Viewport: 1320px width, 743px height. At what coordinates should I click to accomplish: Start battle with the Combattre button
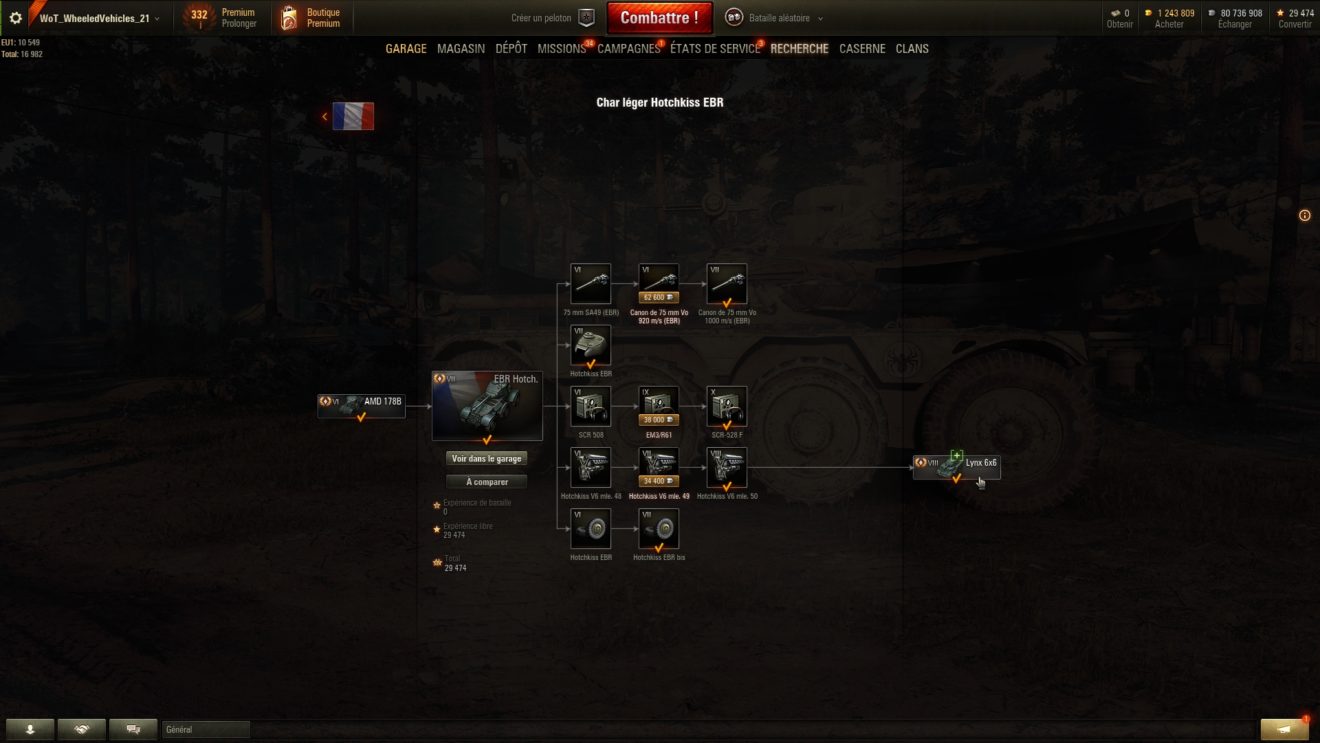point(659,18)
